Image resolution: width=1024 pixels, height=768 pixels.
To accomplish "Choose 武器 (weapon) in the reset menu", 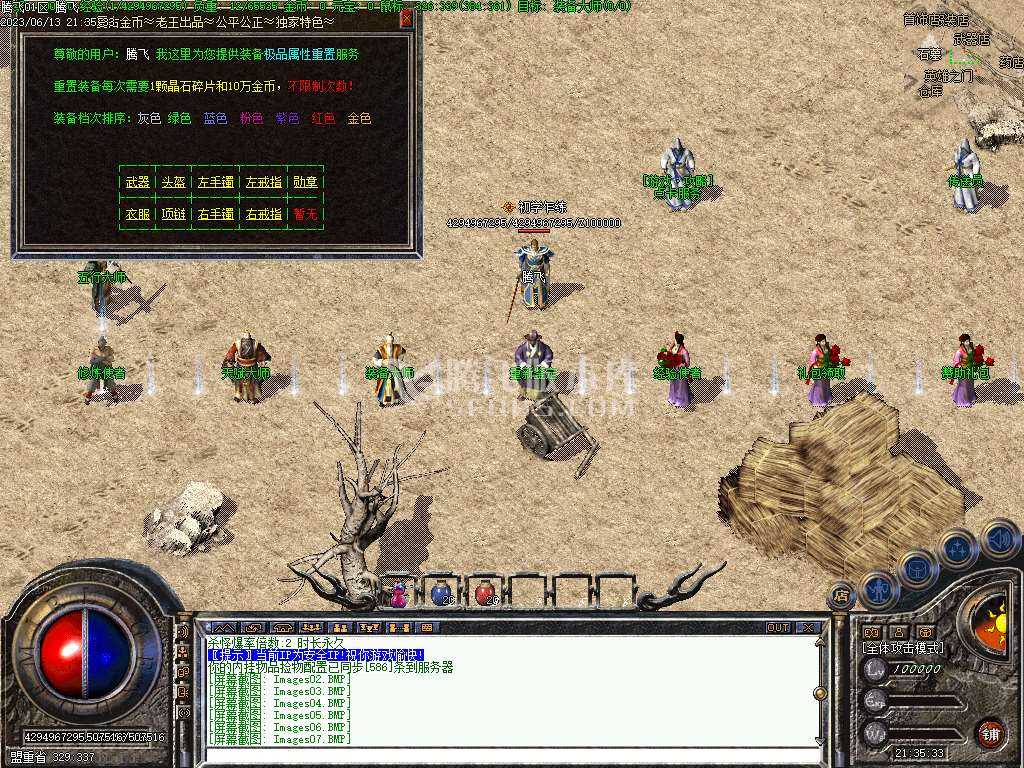I will 137,182.
